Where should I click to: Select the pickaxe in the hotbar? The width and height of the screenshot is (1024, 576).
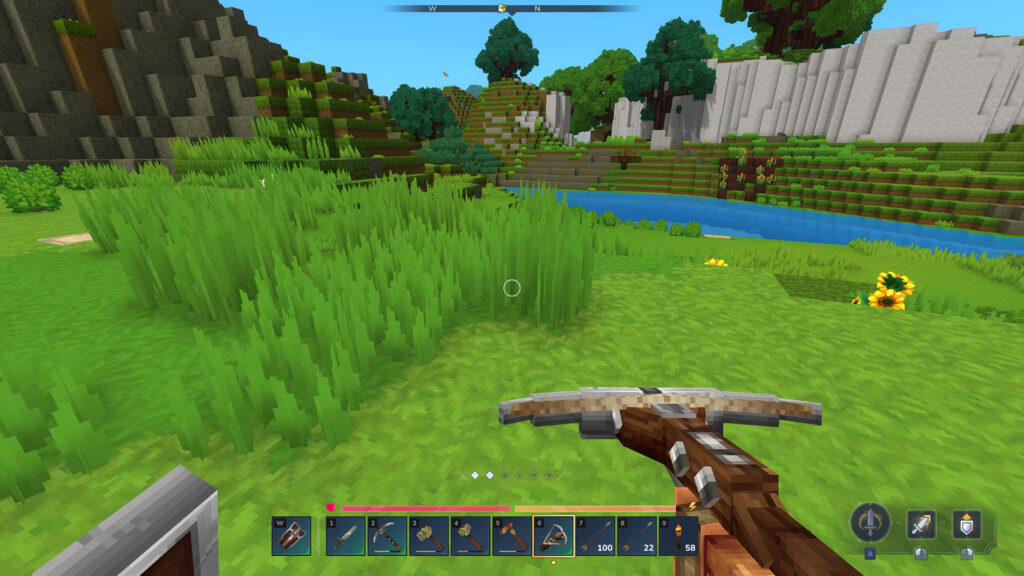click(x=386, y=536)
